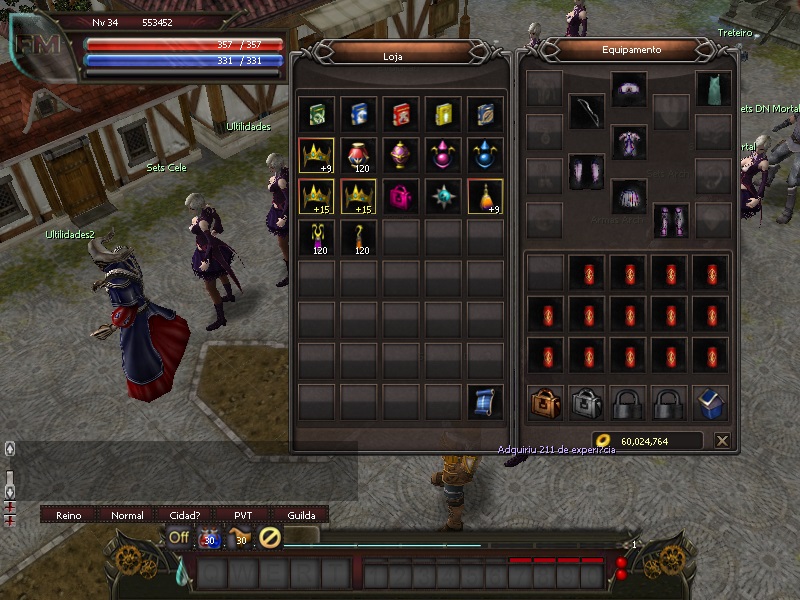
Task: Select the equipped helmet slot
Action: click(629, 88)
